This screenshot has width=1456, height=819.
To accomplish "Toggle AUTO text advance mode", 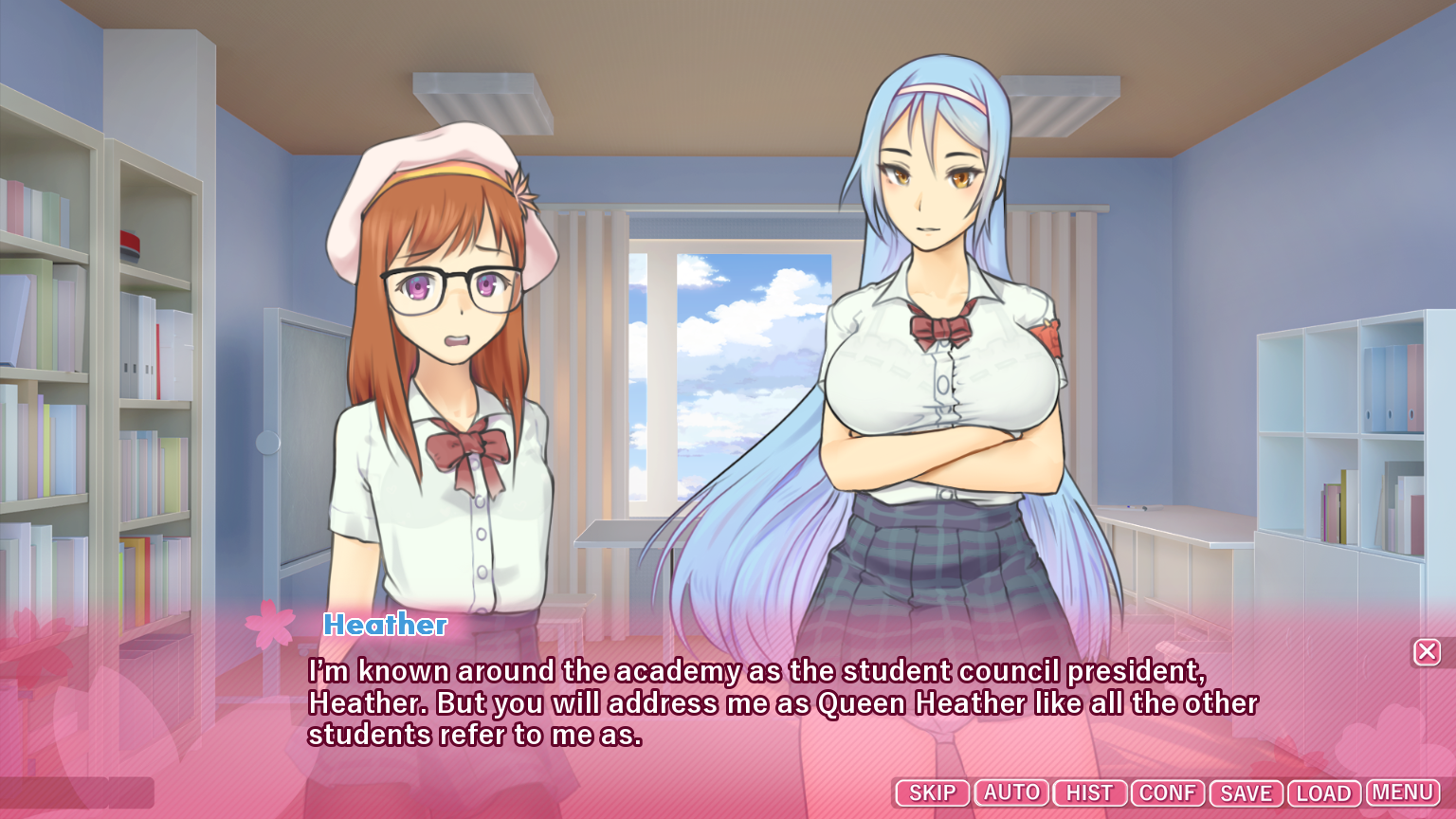I will 1010,793.
